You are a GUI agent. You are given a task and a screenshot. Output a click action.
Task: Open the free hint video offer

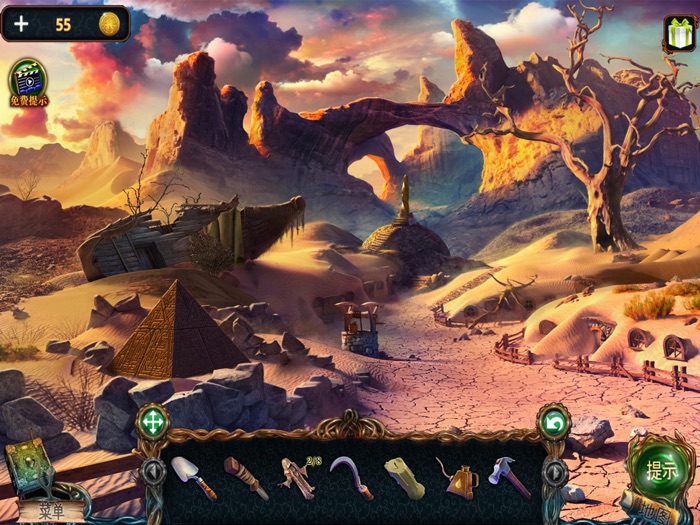(27, 82)
